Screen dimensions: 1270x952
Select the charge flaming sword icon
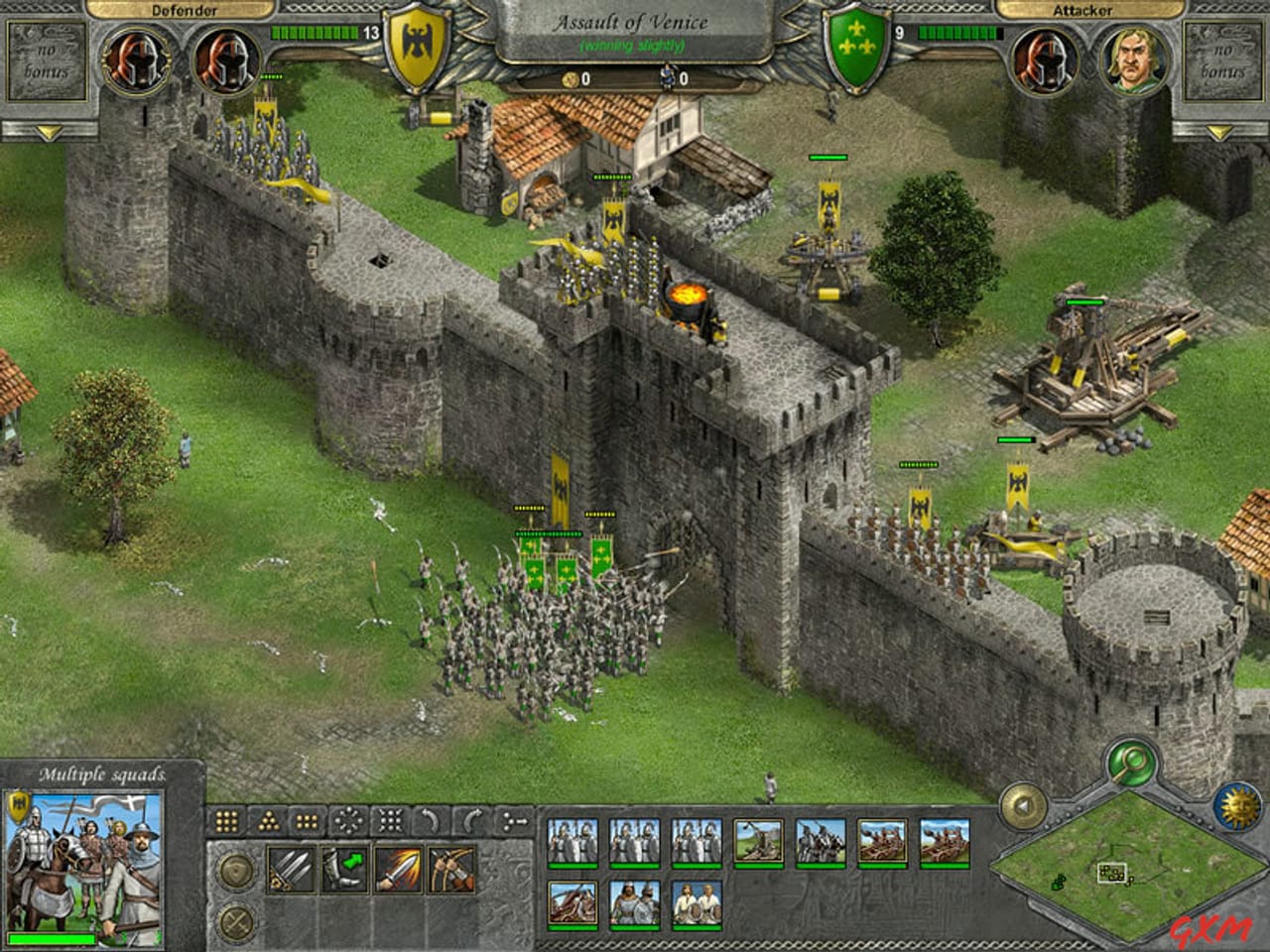pos(398,868)
